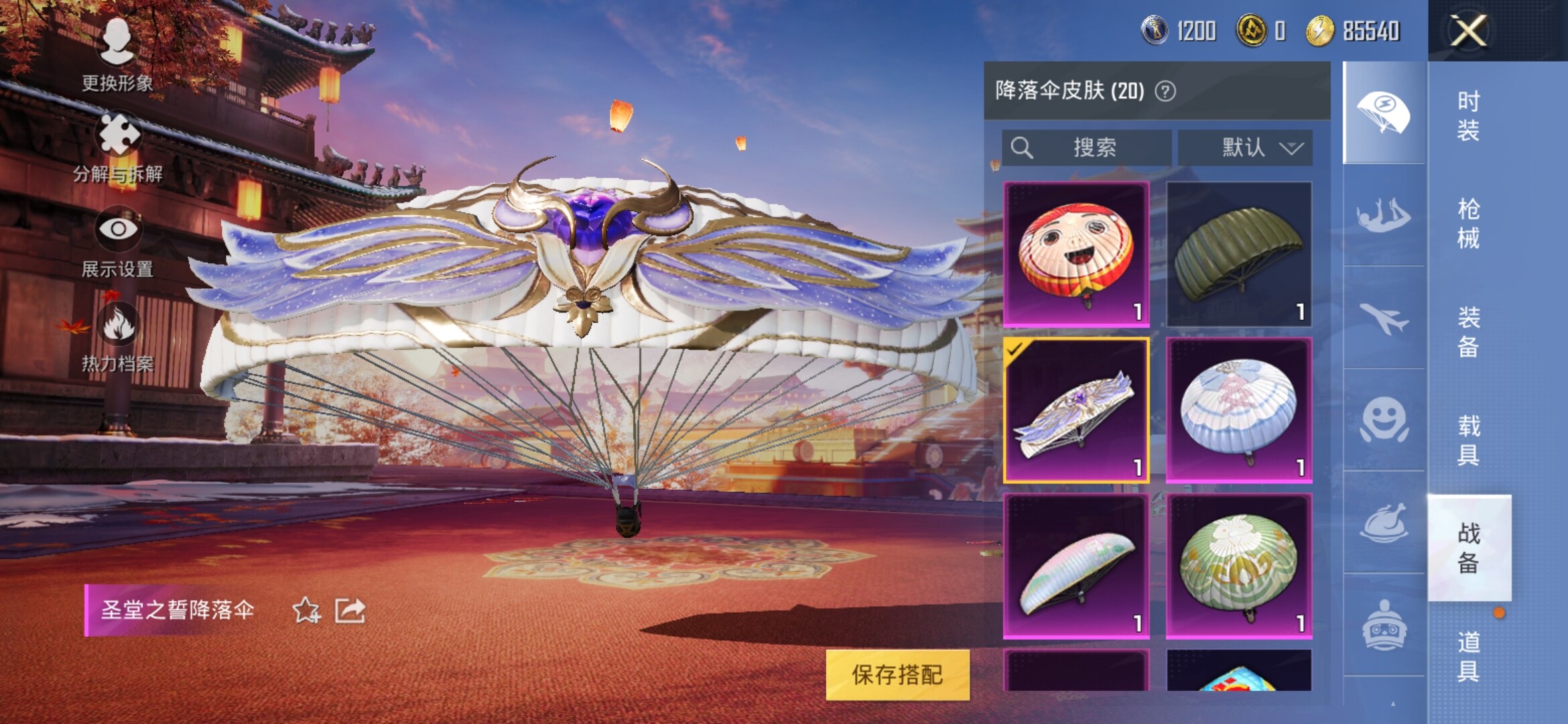This screenshot has height=724, width=1568.
Task: Share the parachute skin via share icon
Action: point(350,610)
